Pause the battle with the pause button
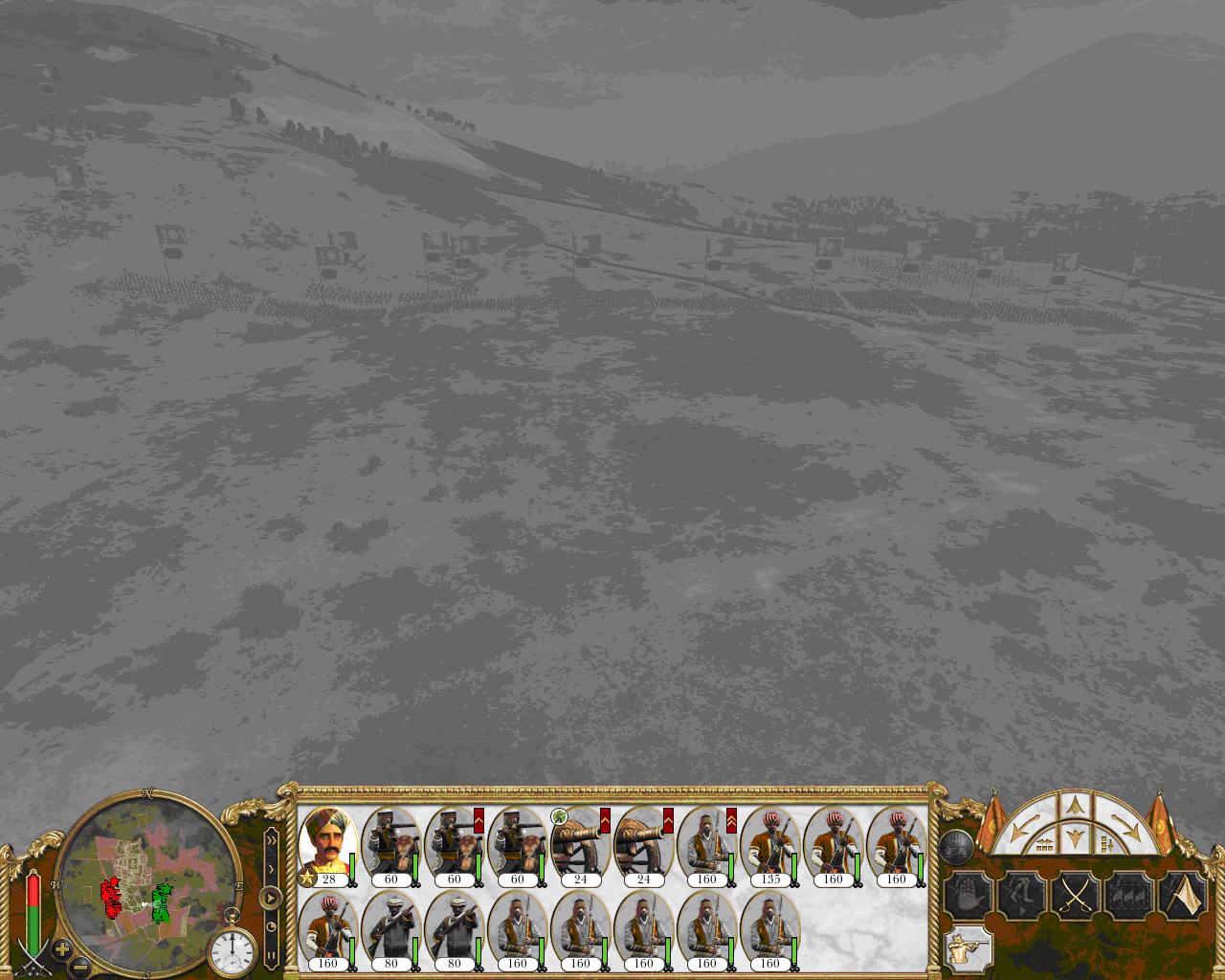This screenshot has height=980, width=1225. (272, 954)
